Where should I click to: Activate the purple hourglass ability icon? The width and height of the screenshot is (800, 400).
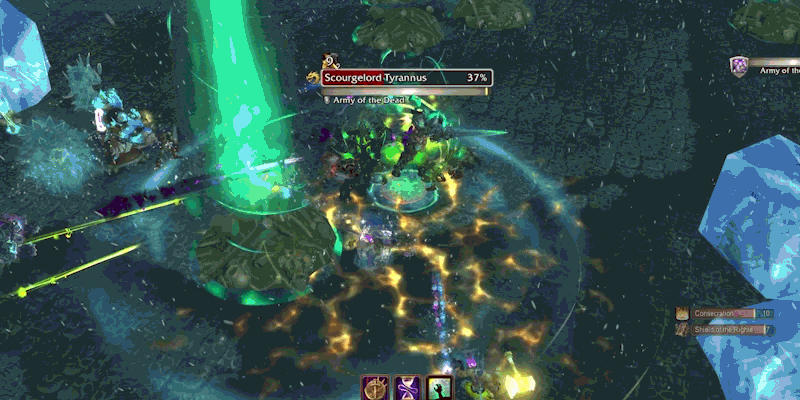[x=408, y=388]
